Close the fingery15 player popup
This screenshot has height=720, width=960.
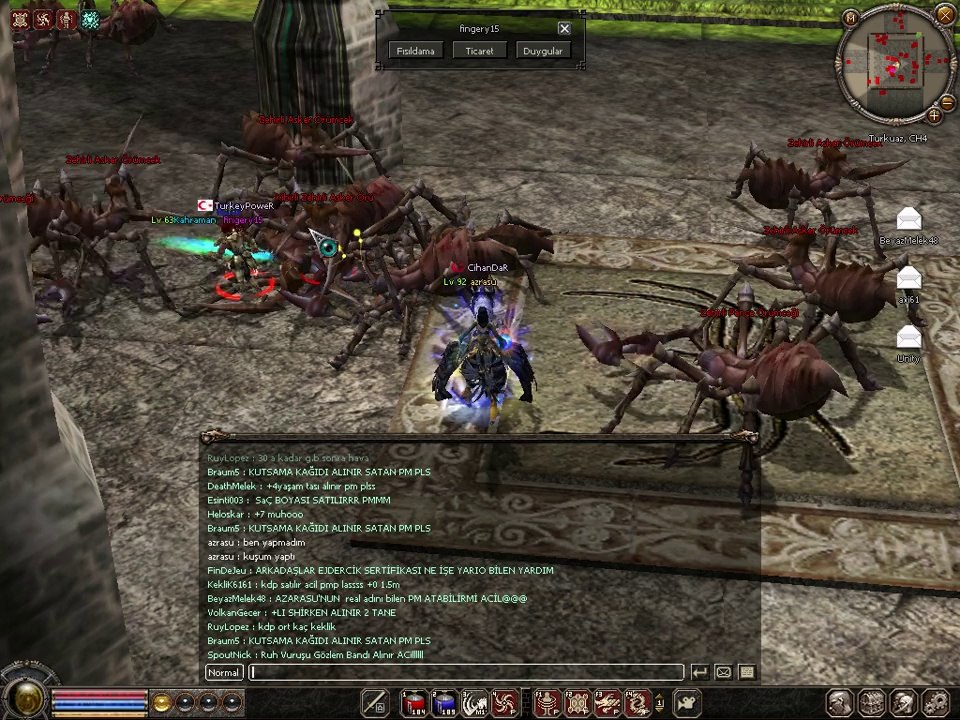[564, 29]
